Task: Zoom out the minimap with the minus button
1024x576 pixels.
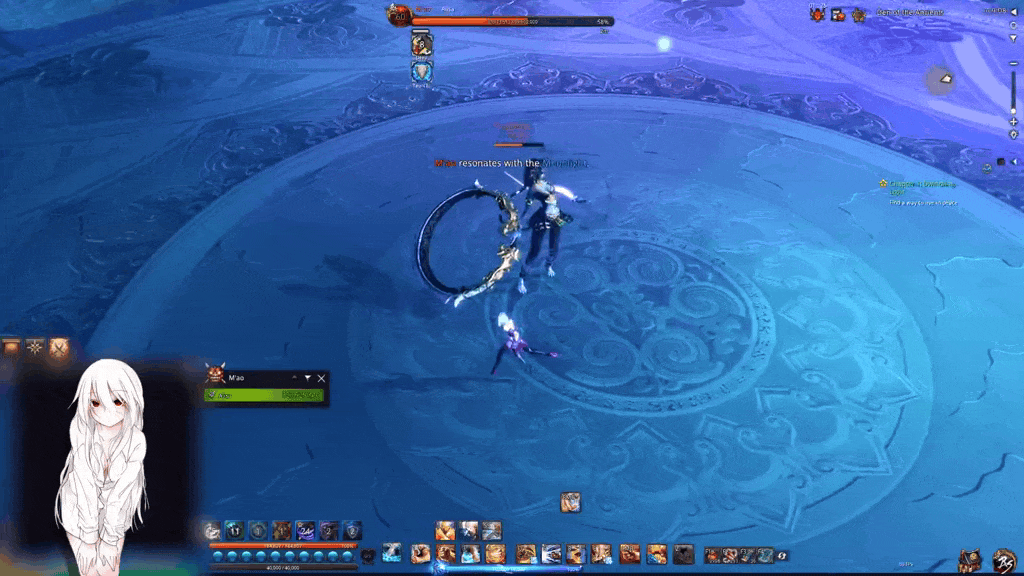Action: [x=1013, y=64]
